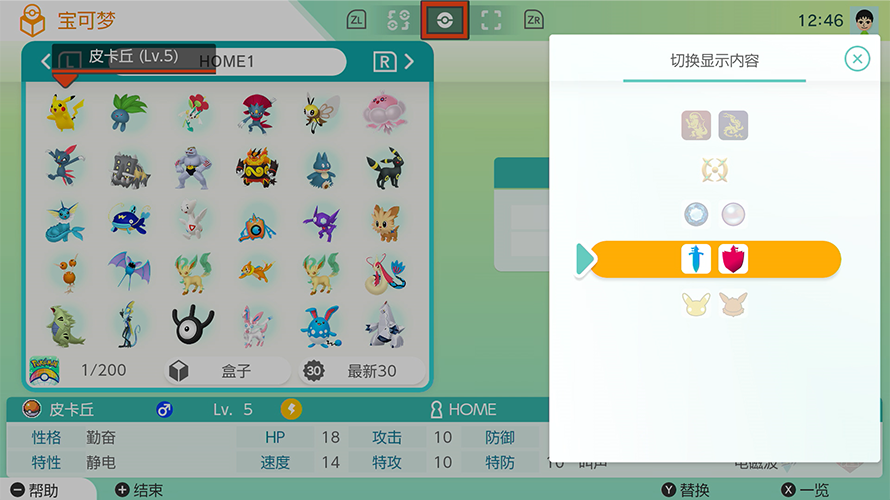Select the Unown in the box

[x=193, y=325]
